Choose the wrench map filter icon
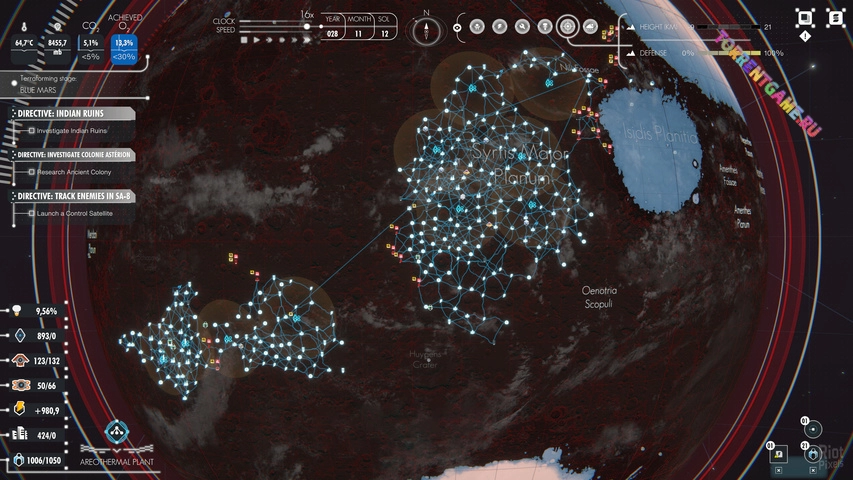 [522, 27]
